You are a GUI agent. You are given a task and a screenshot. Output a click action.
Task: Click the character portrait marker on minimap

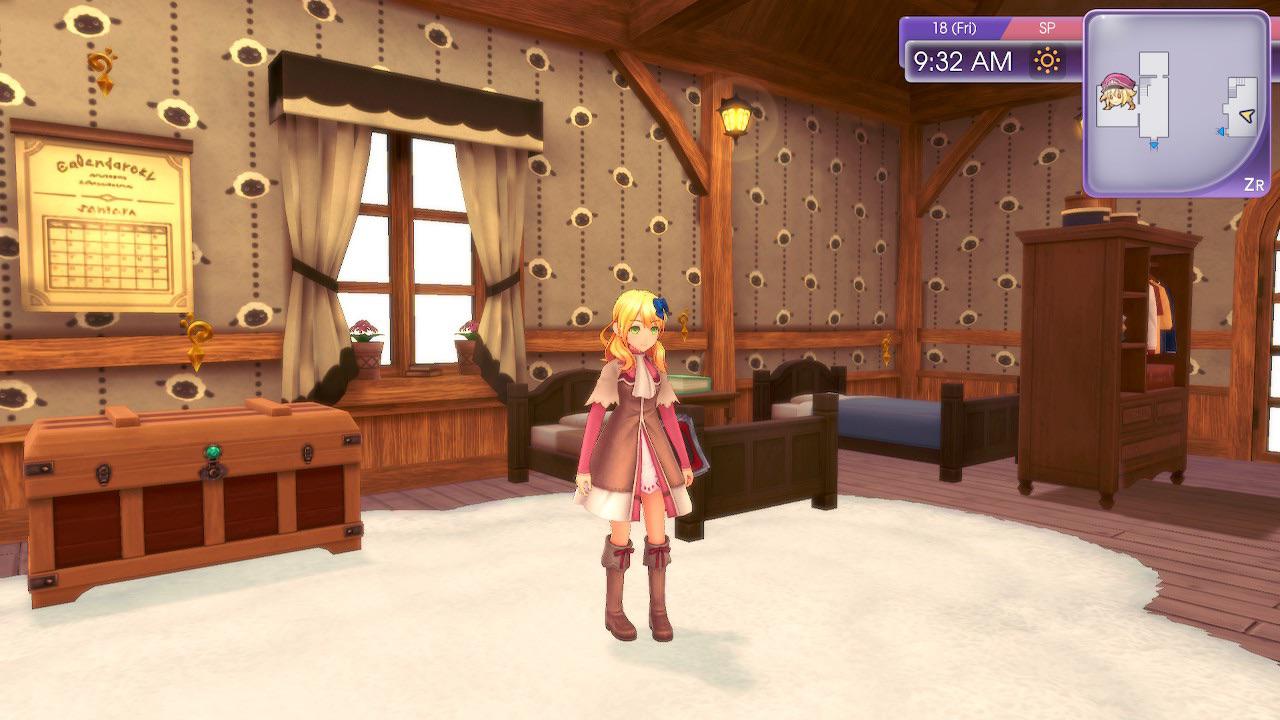coord(1117,91)
